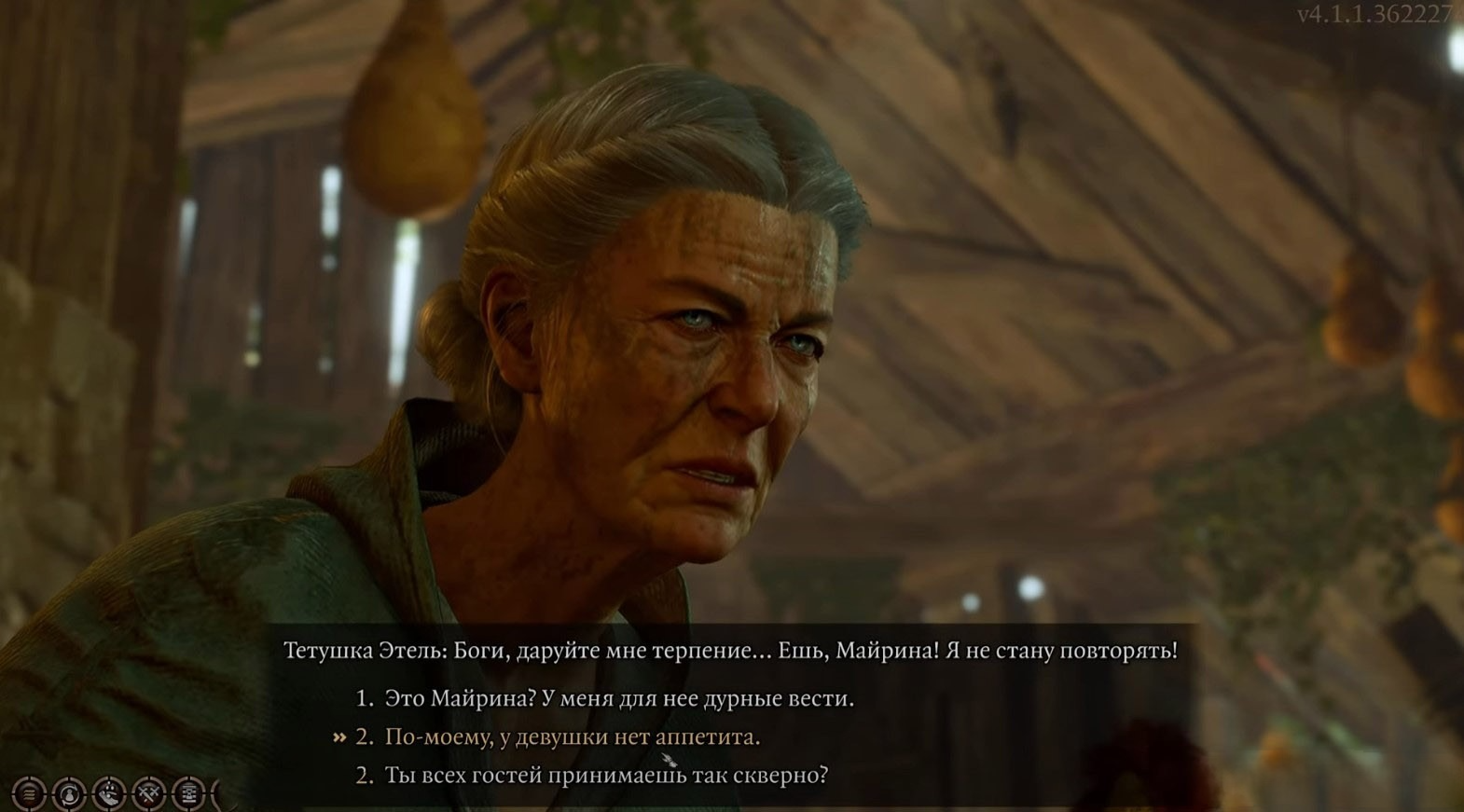This screenshot has height=812, width=1464.
Task: Choose reply "Это Майрина? У меня для нее дурные вести."
Action: [x=618, y=698]
